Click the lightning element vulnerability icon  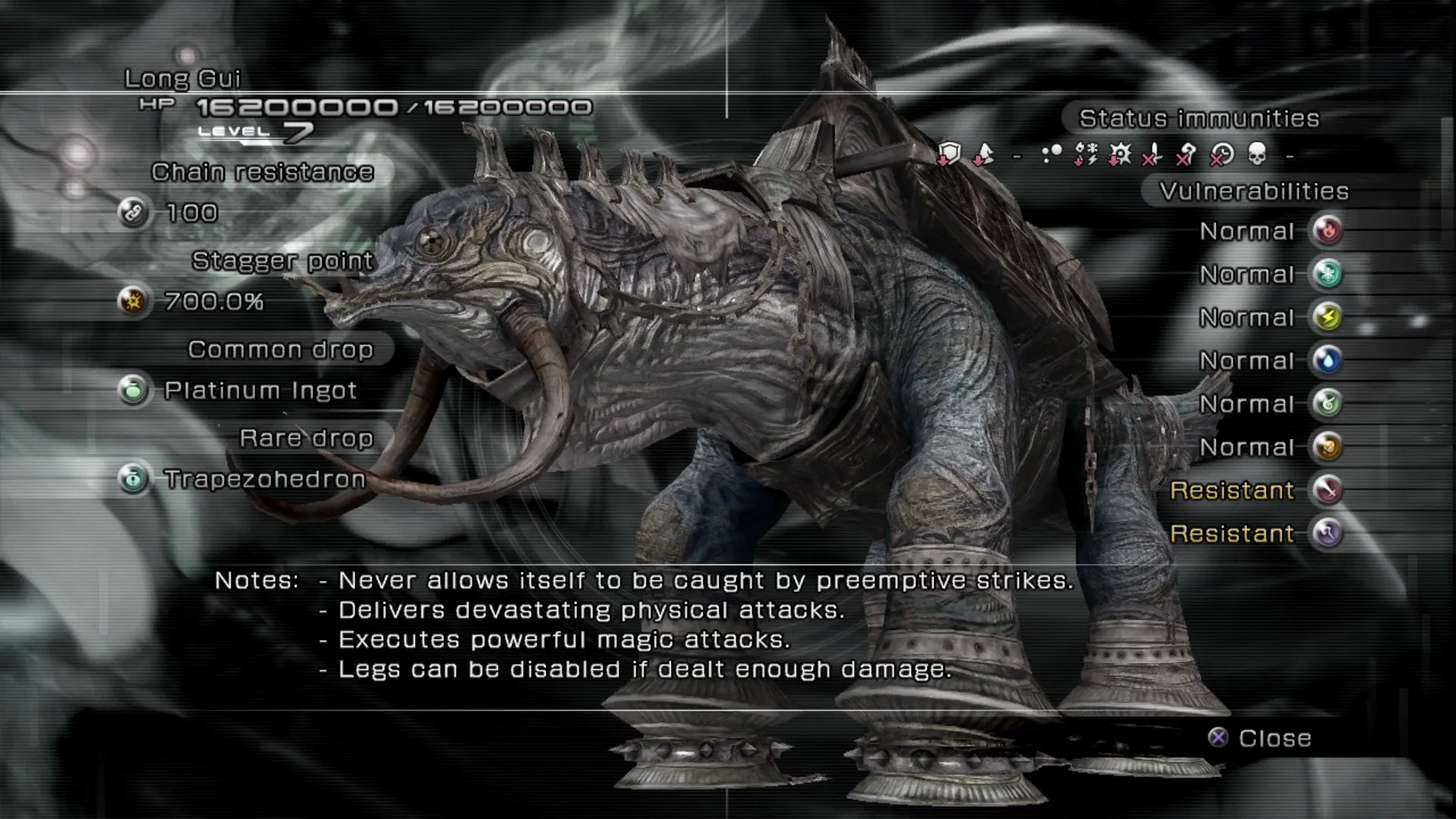[x=1327, y=317]
